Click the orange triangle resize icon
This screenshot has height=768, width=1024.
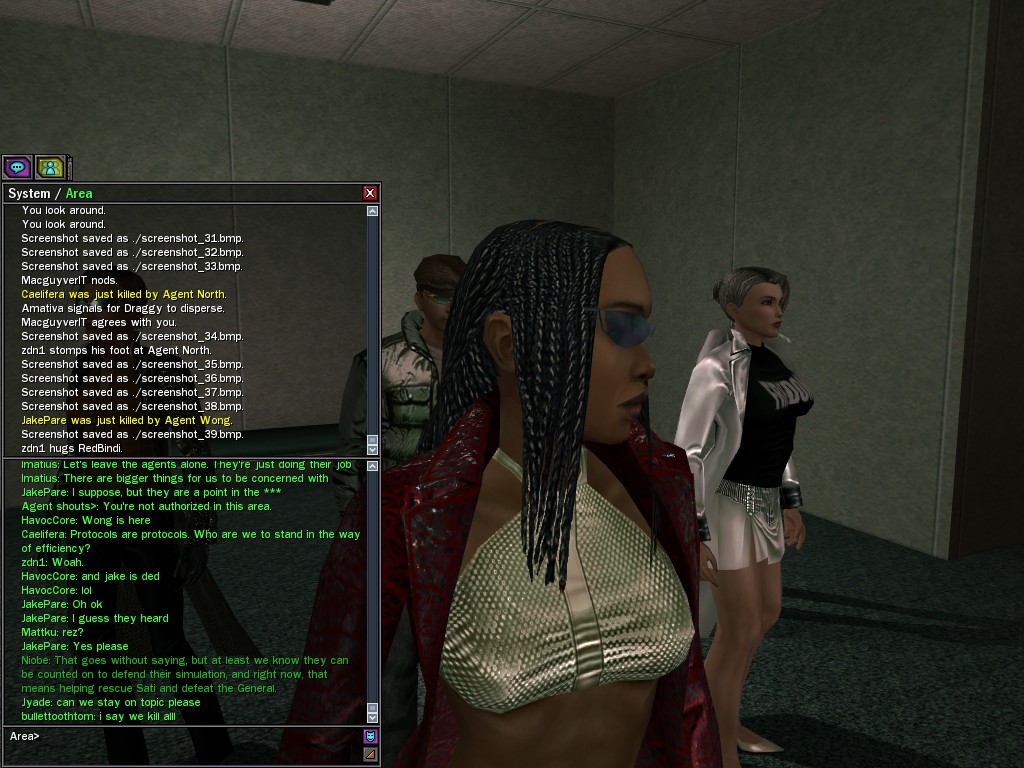tap(370, 754)
